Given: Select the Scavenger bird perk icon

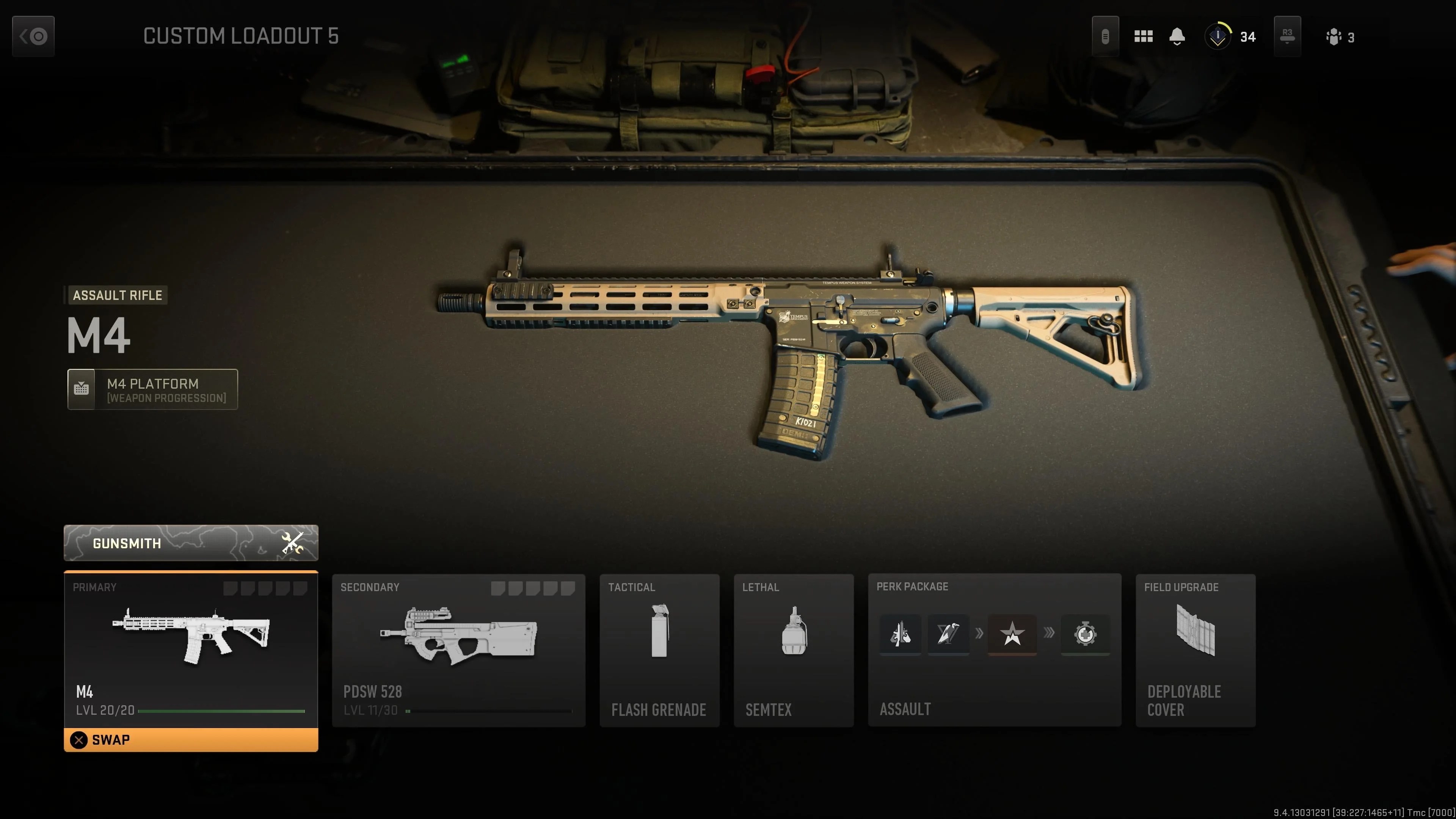Looking at the screenshot, I should tap(948, 635).
